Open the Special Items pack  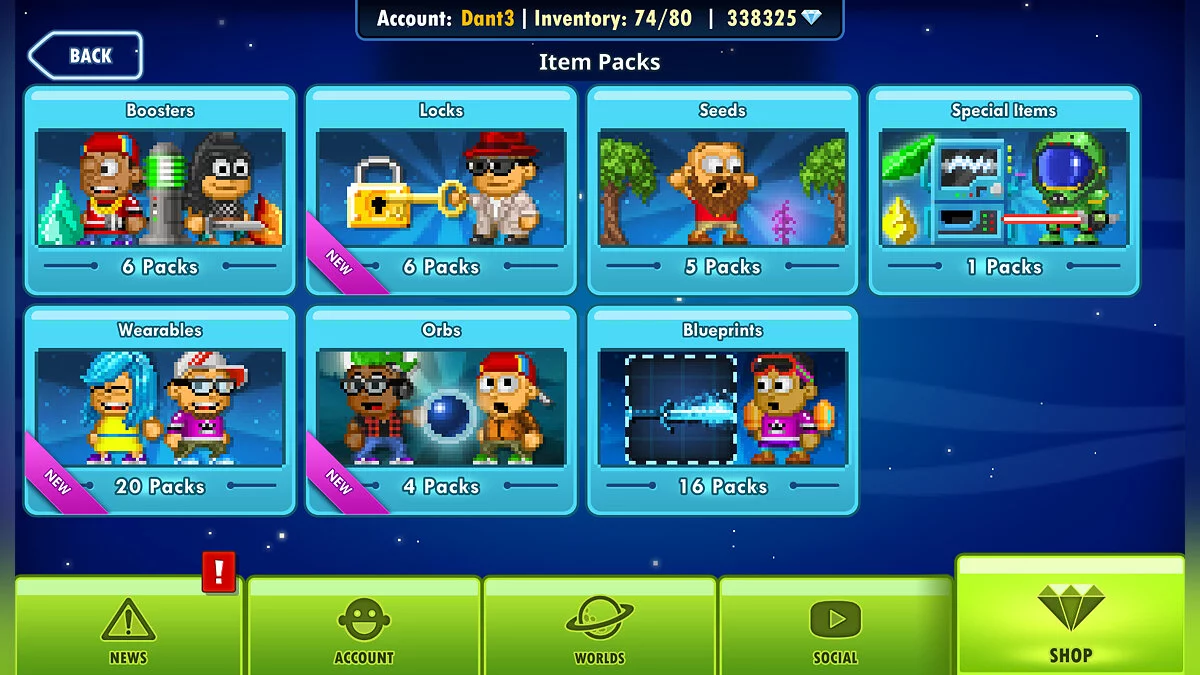(1003, 190)
